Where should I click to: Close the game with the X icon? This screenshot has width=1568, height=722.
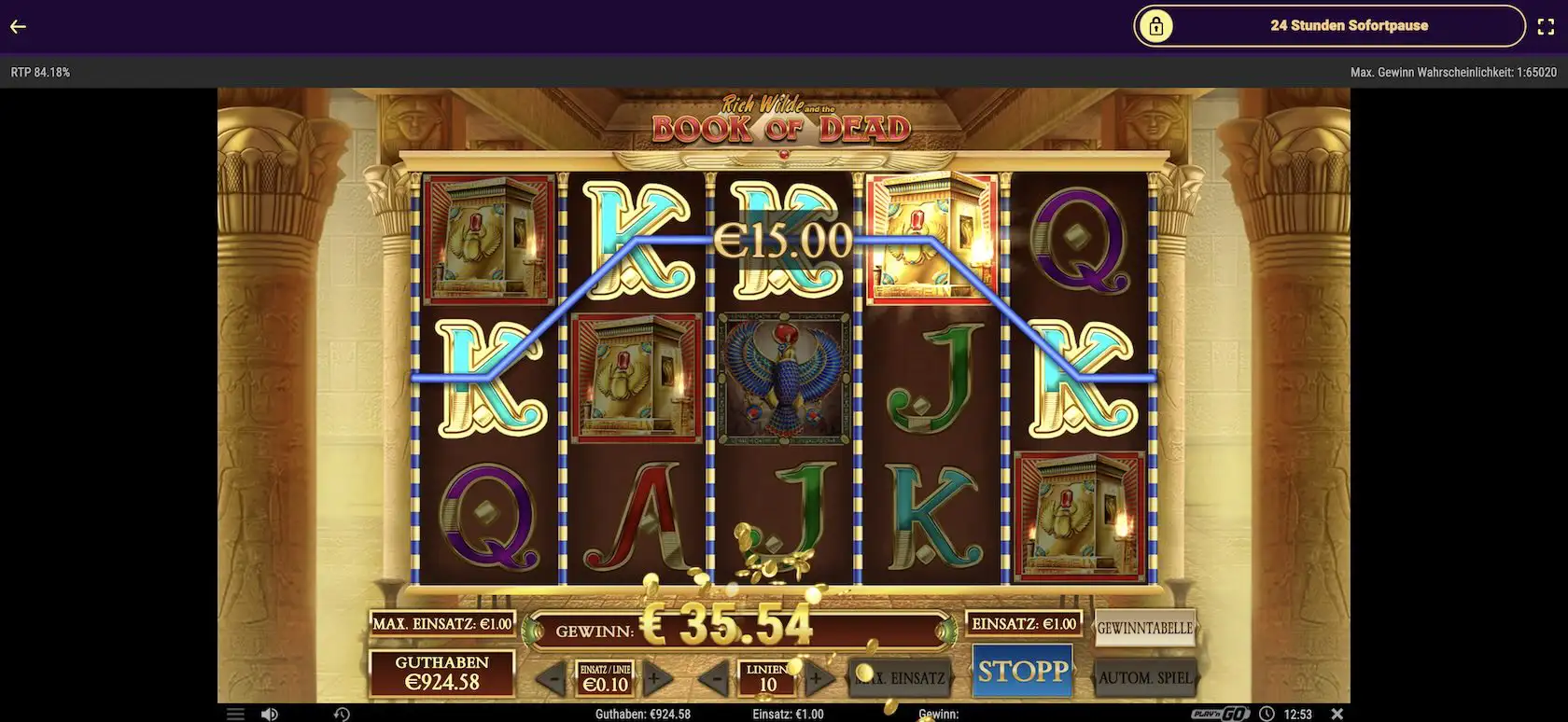(x=1337, y=714)
